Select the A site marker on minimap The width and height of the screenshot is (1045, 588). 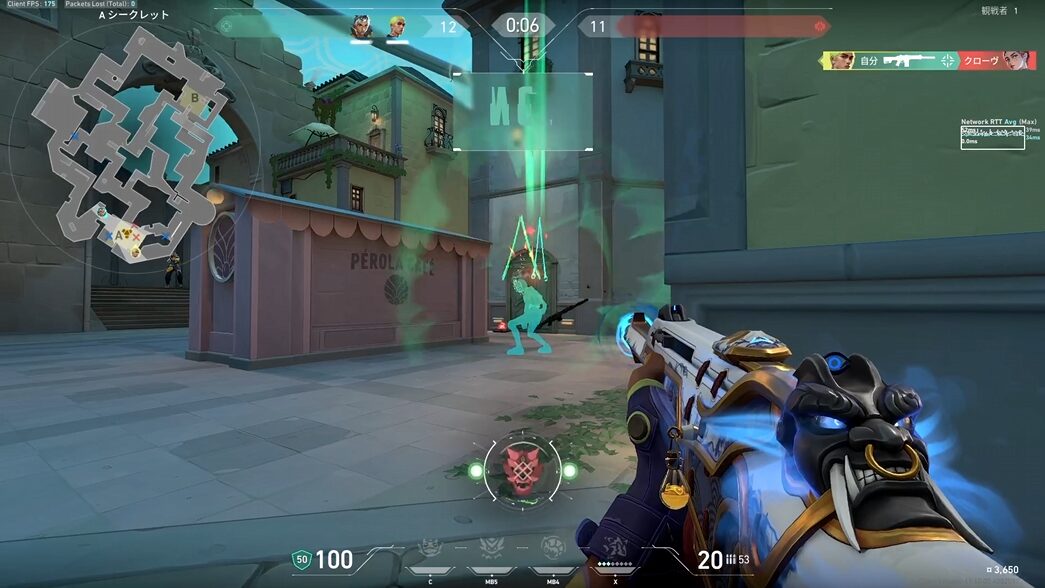tap(119, 234)
